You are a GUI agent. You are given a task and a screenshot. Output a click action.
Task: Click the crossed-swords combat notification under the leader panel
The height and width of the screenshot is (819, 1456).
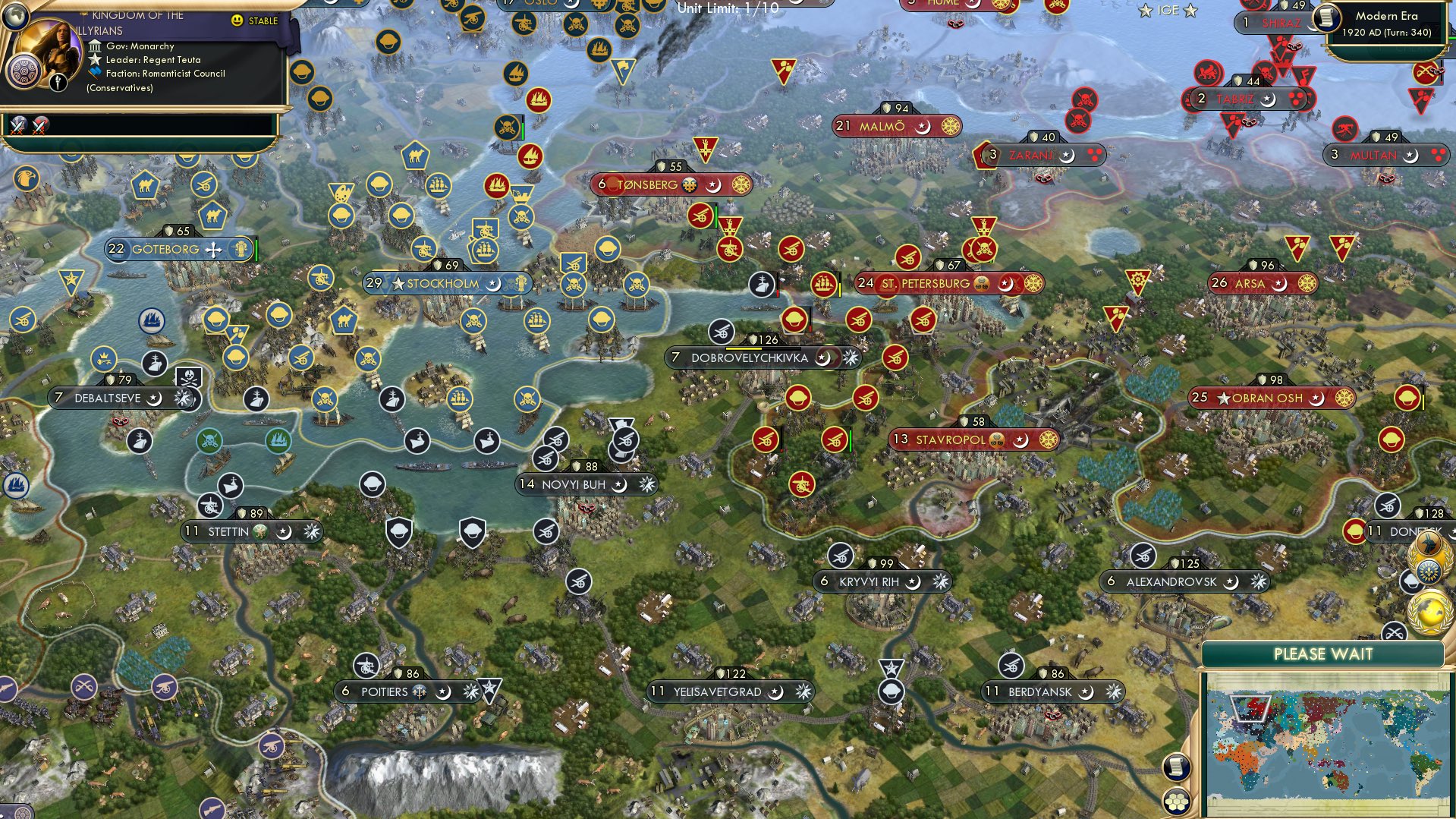(x=18, y=125)
